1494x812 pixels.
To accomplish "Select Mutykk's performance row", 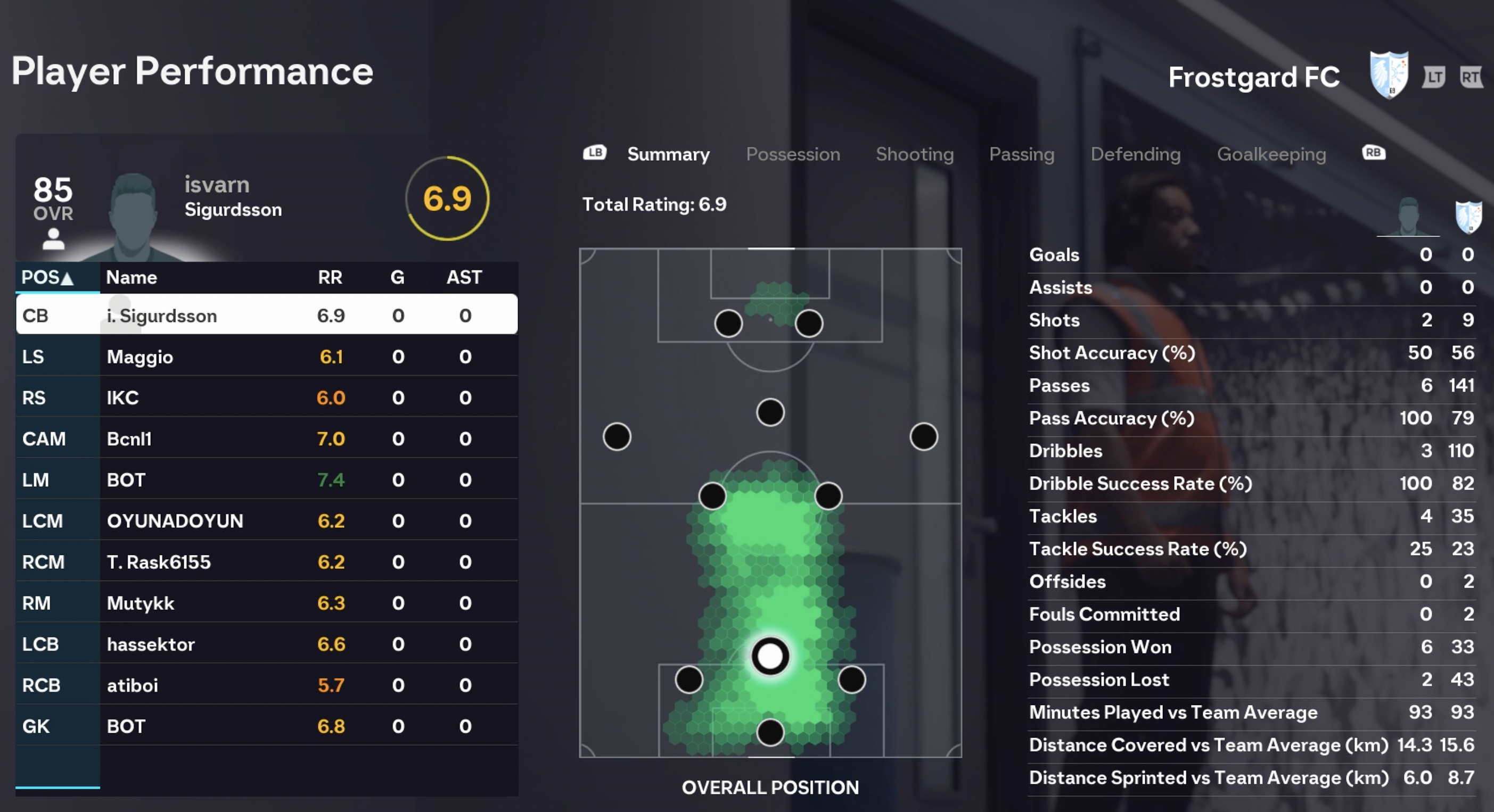I will [x=267, y=603].
